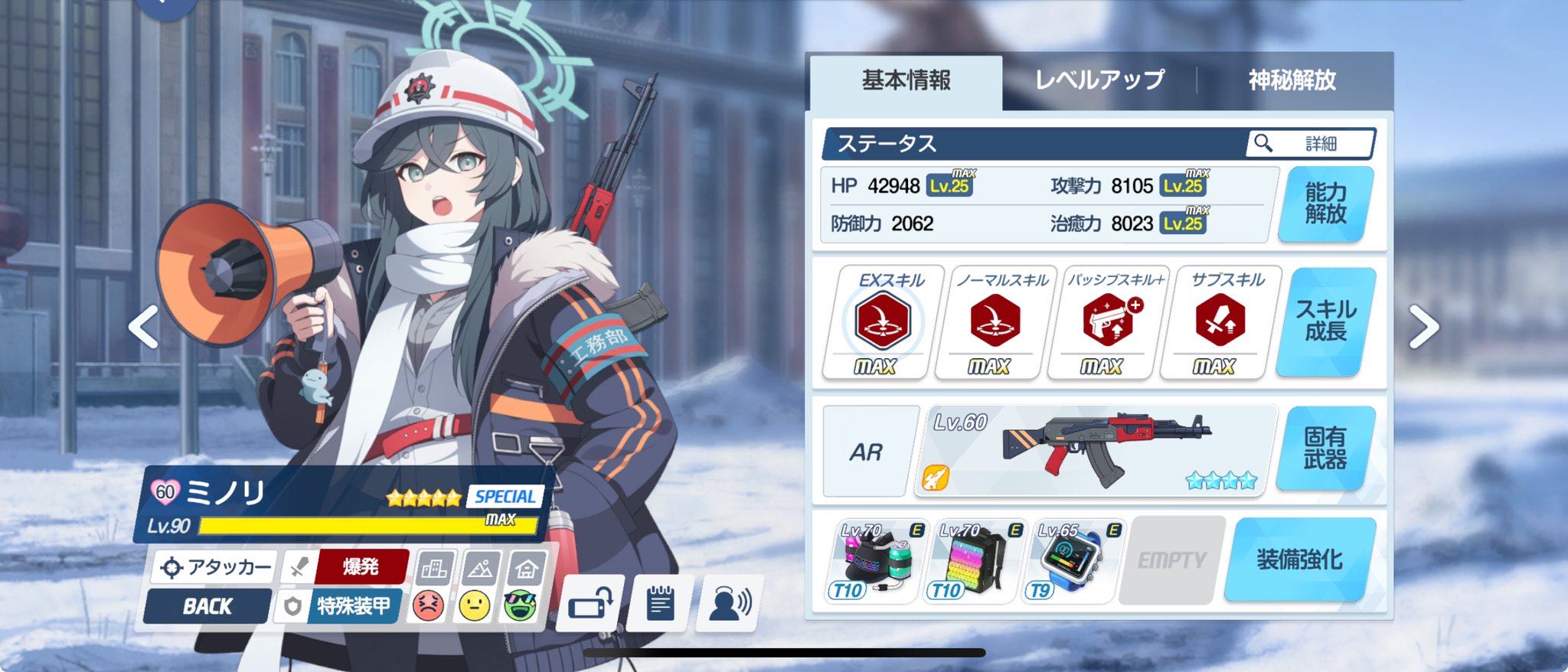Play voice lines with speaker icon
The image size is (1568, 672).
coord(729,604)
